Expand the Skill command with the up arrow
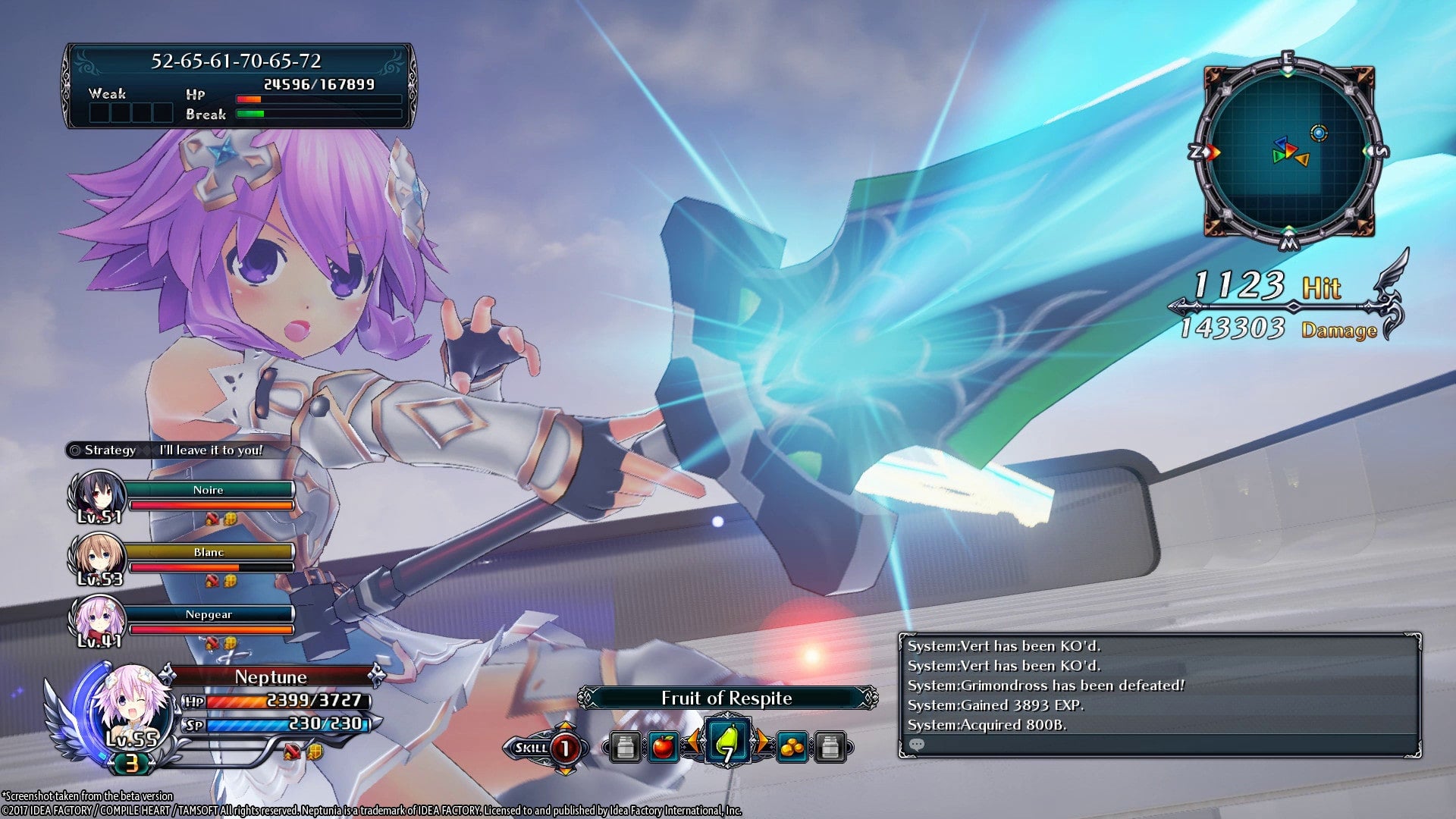Image resolution: width=1456 pixels, height=819 pixels. [565, 725]
